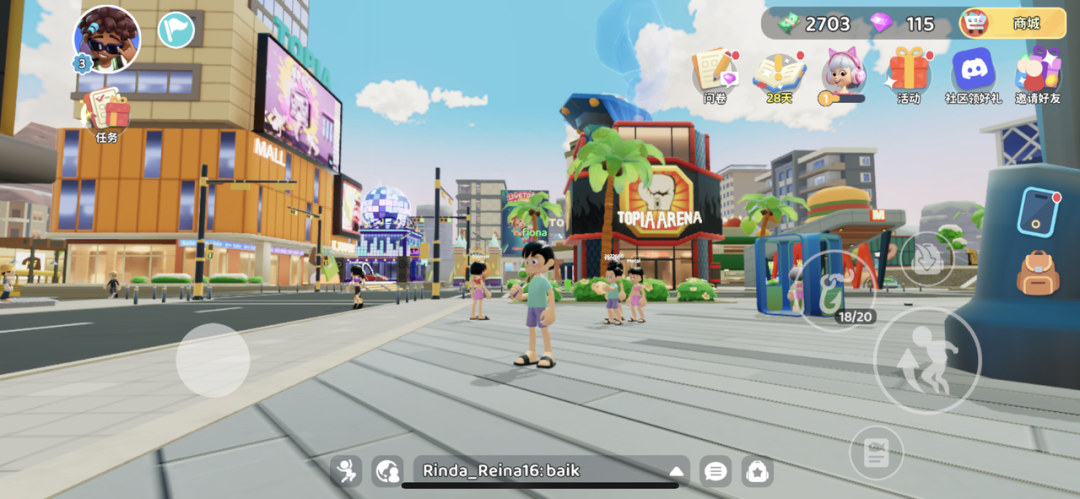Open the backpack inventory
This screenshot has height=499, width=1080.
point(1038,273)
